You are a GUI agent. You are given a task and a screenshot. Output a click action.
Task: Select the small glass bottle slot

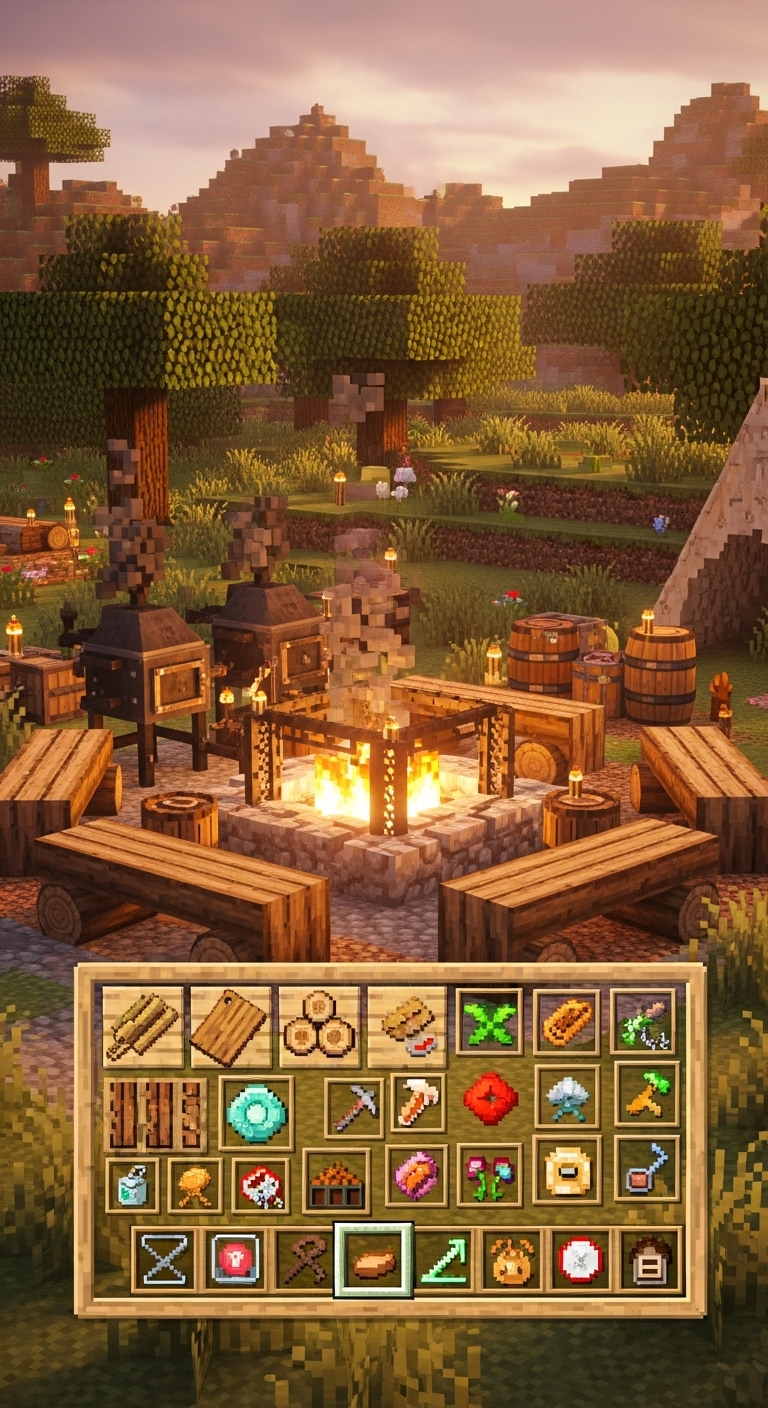(131, 1185)
